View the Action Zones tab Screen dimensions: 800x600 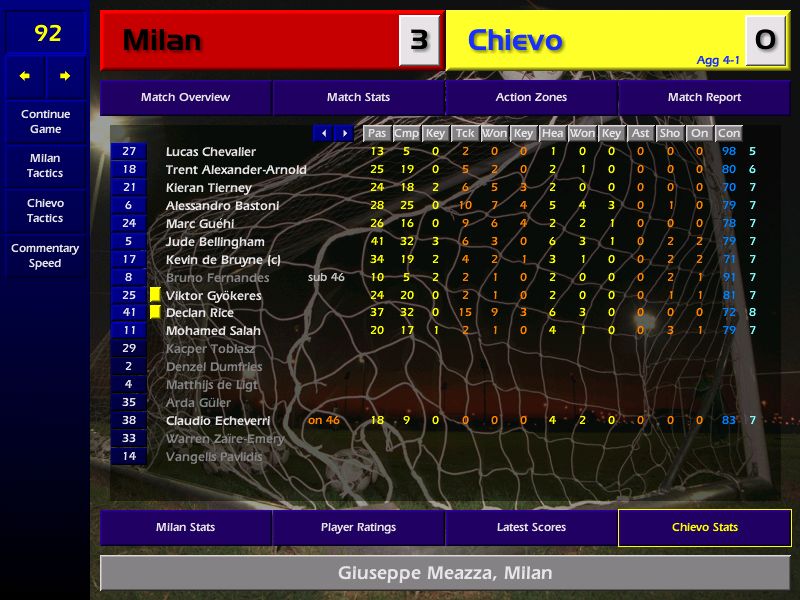[531, 98]
